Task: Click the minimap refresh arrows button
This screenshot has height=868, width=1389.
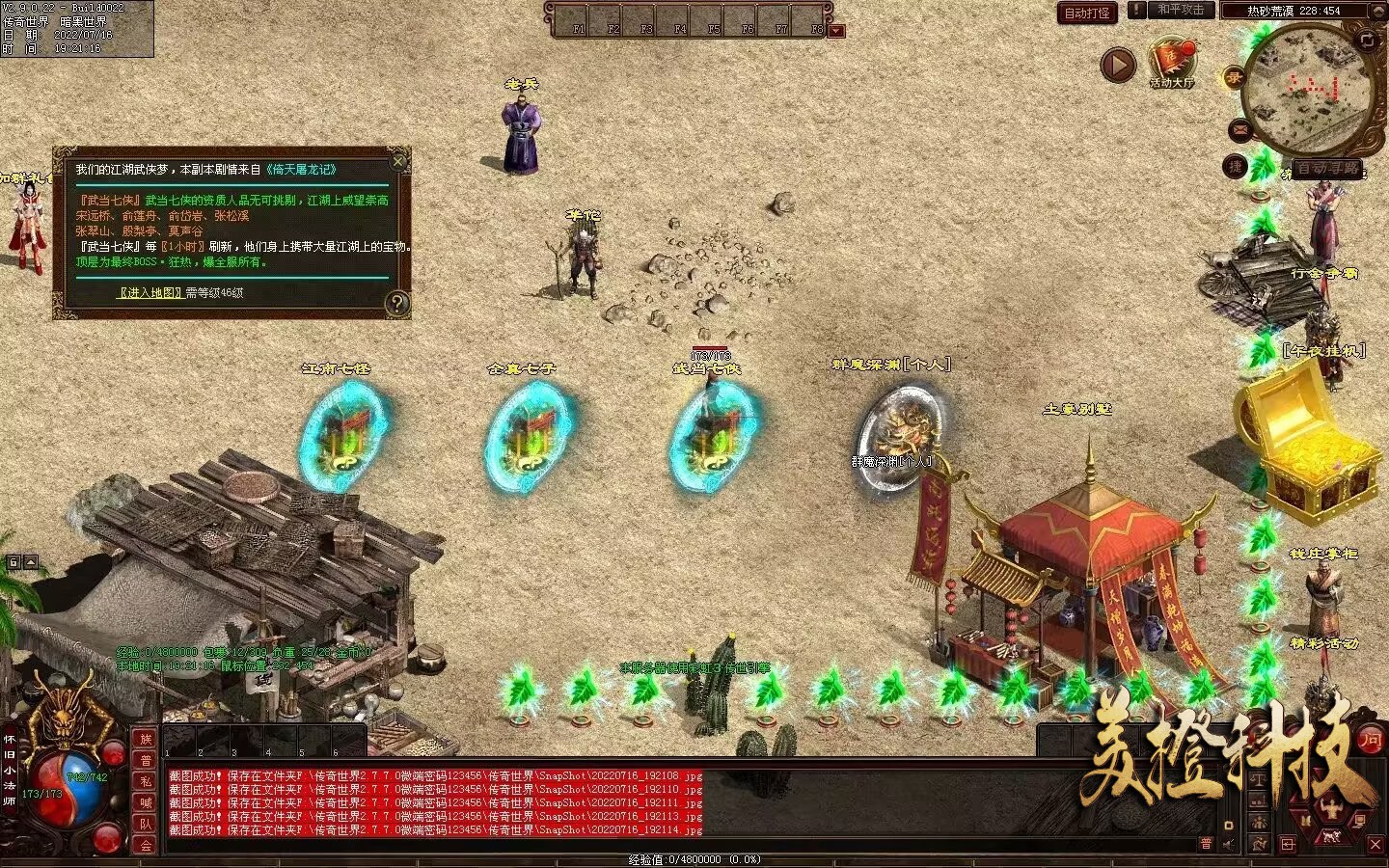Action: 1367,40
